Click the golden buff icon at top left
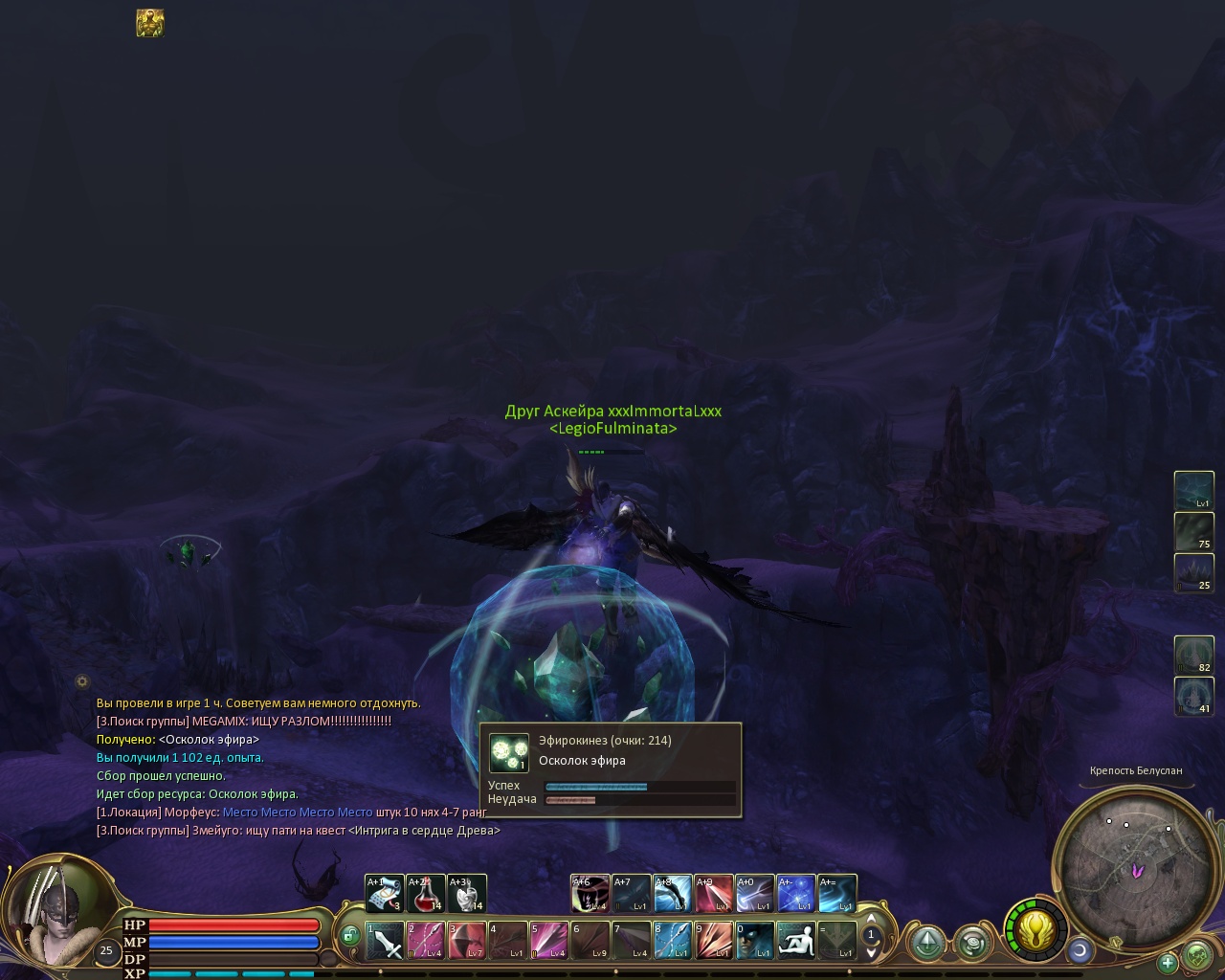Image resolution: width=1225 pixels, height=980 pixels. pyautogui.click(x=150, y=23)
